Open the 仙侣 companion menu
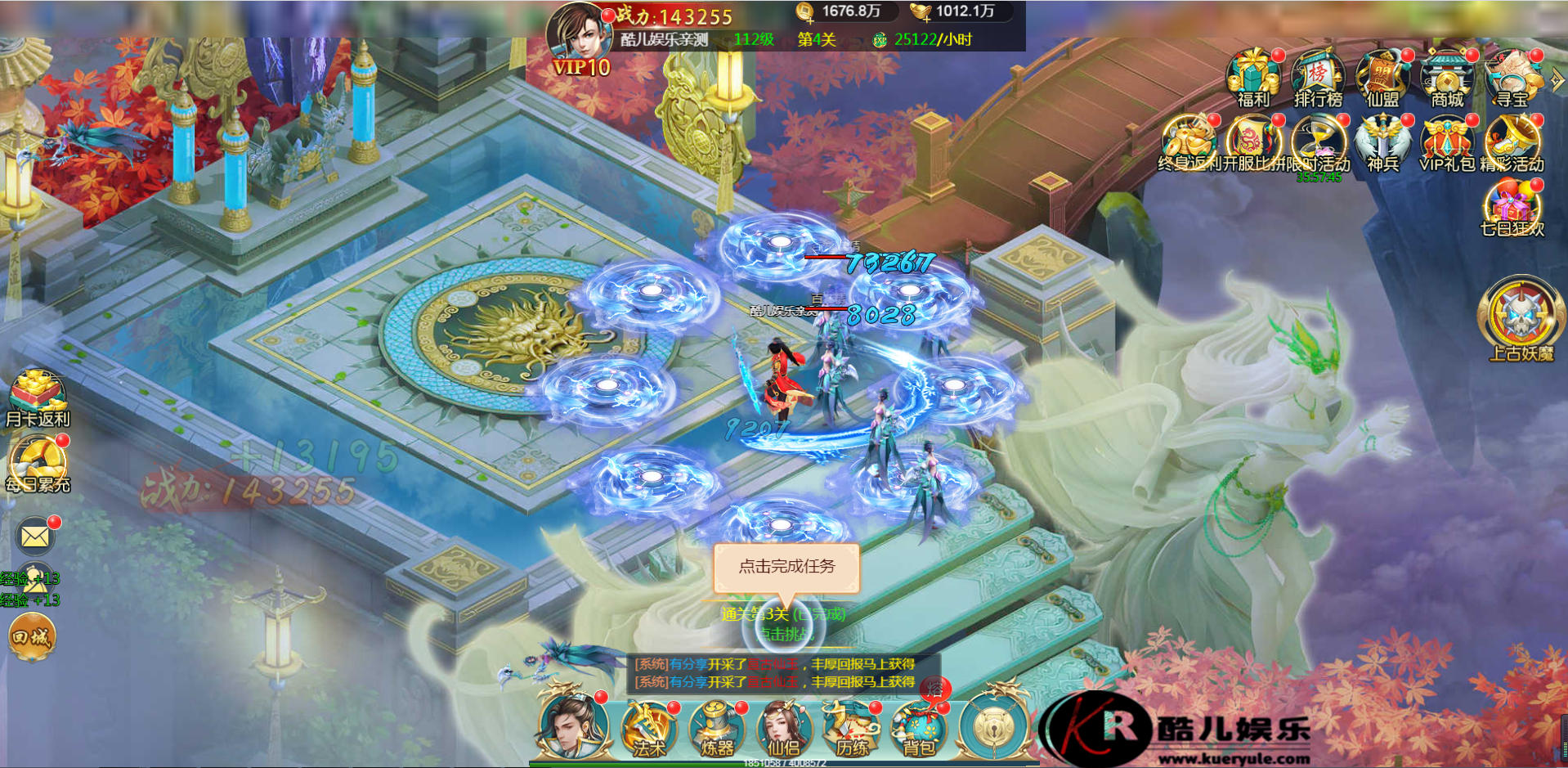The width and height of the screenshot is (1568, 768). click(x=784, y=728)
